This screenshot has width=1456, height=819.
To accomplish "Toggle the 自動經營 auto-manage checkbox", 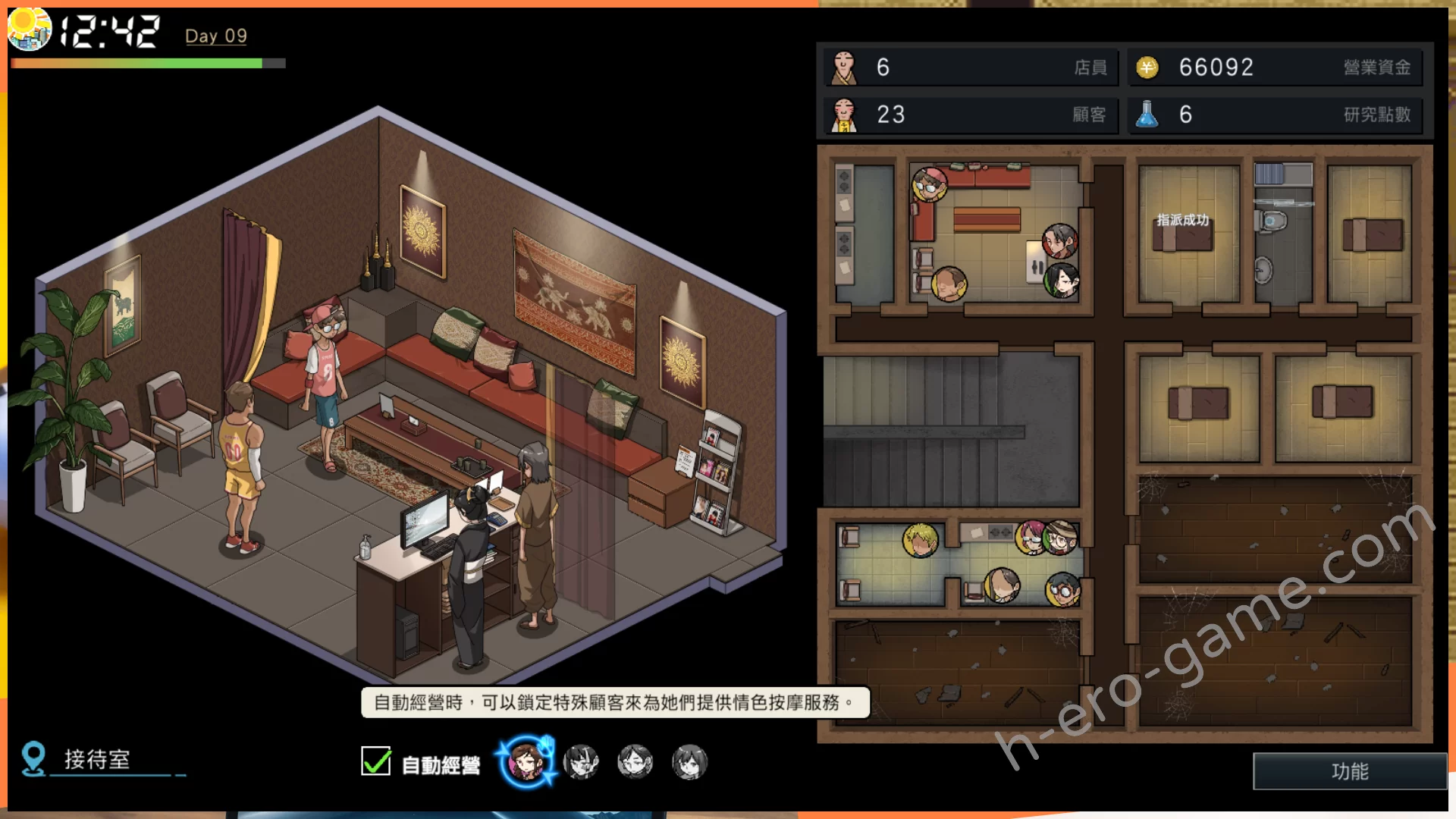I will [x=376, y=761].
